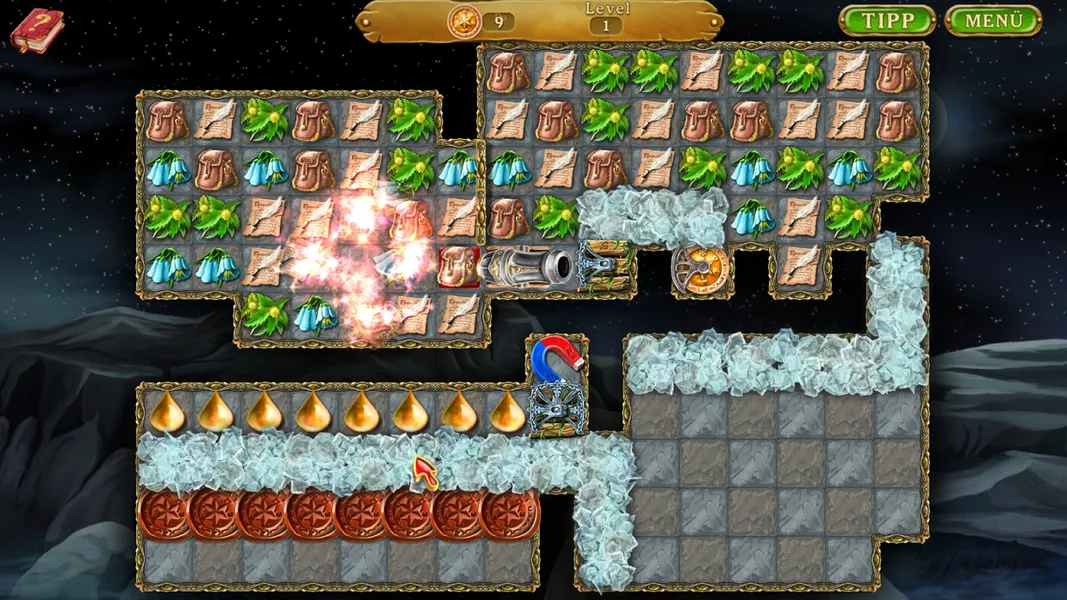
Task: Open the red help book
Action: coord(36,29)
